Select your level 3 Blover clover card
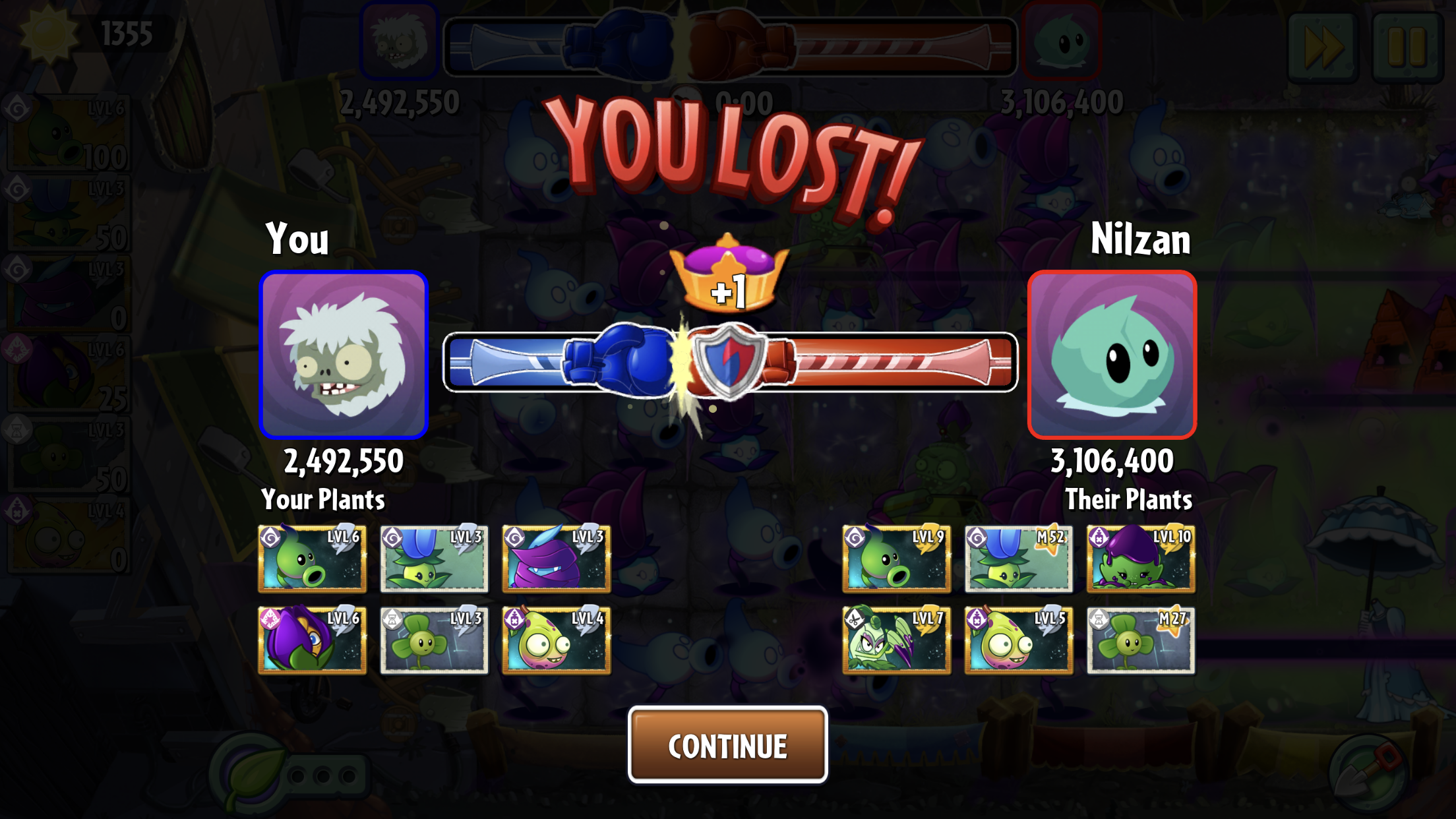 pos(434,640)
